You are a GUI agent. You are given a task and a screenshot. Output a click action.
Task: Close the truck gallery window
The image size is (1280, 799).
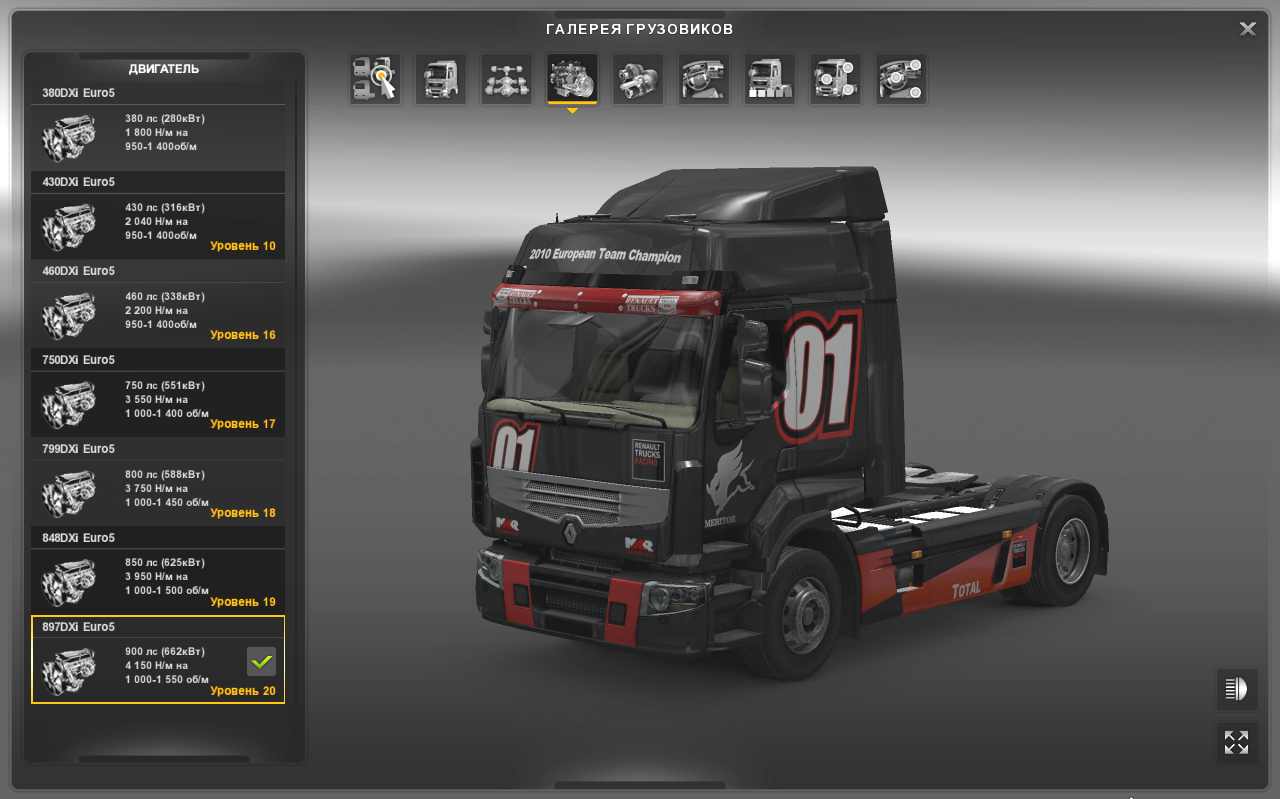pos(1247,28)
